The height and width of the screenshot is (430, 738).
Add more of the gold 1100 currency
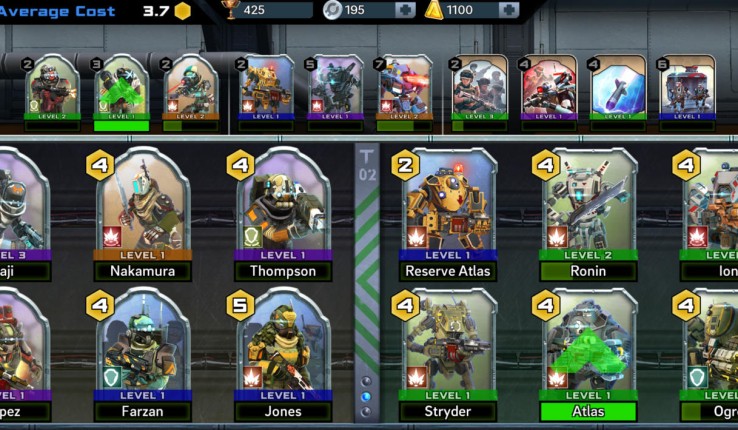coord(509,11)
